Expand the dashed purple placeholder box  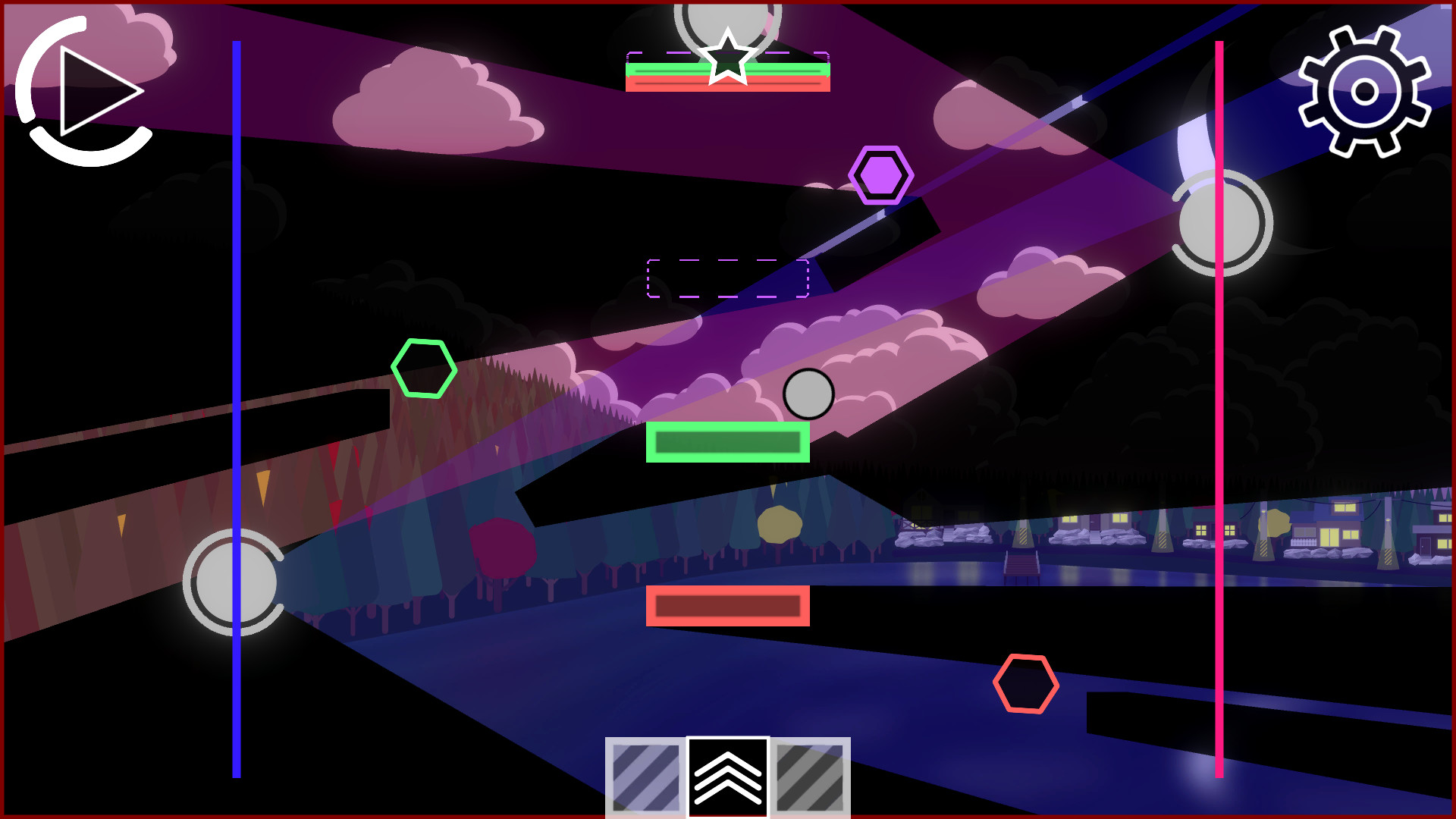(726, 279)
